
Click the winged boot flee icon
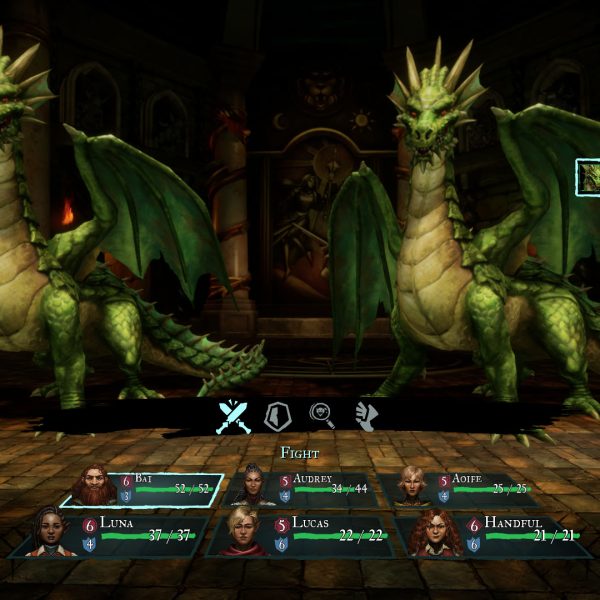(367, 416)
